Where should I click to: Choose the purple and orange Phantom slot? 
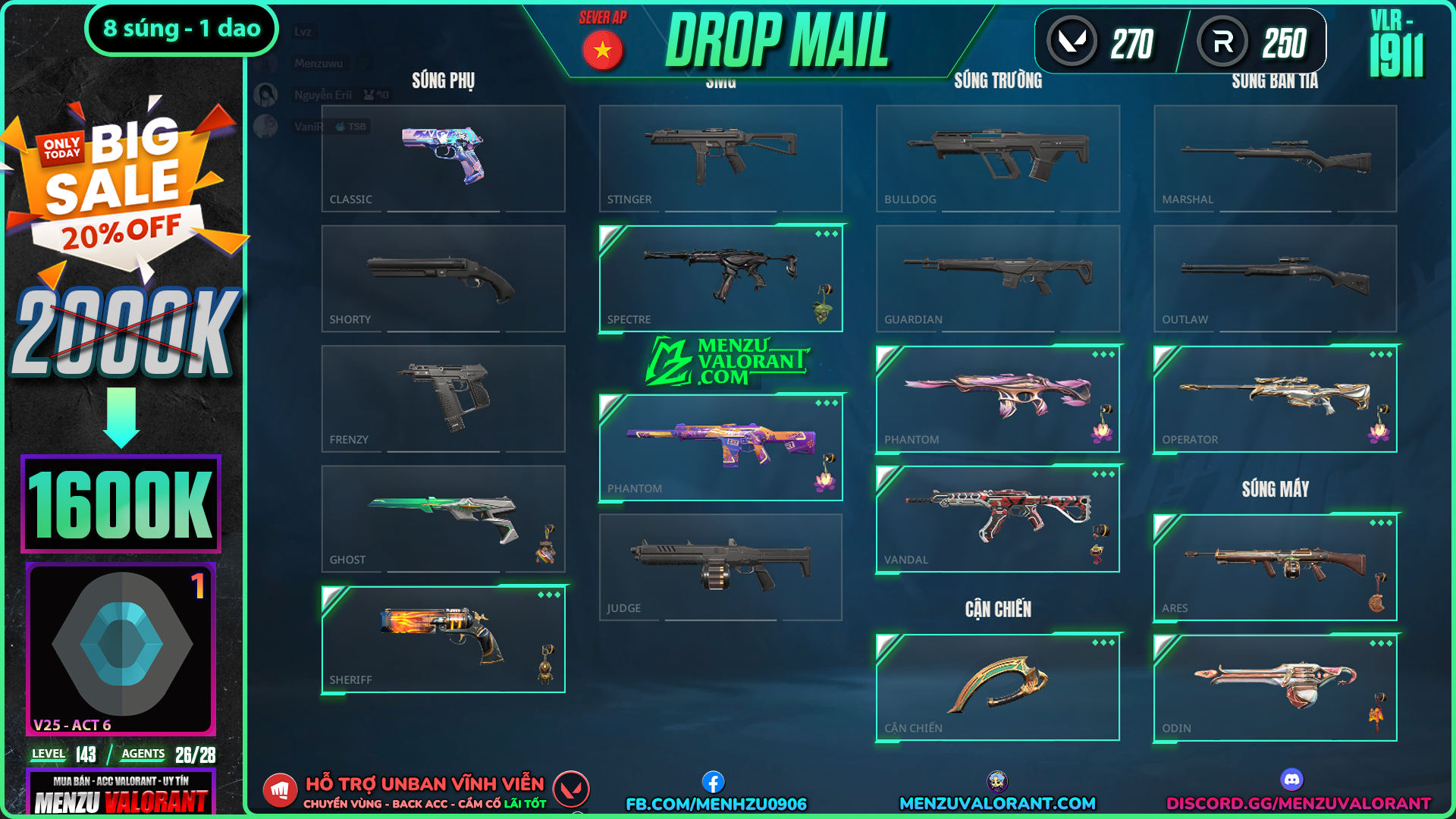(720, 447)
